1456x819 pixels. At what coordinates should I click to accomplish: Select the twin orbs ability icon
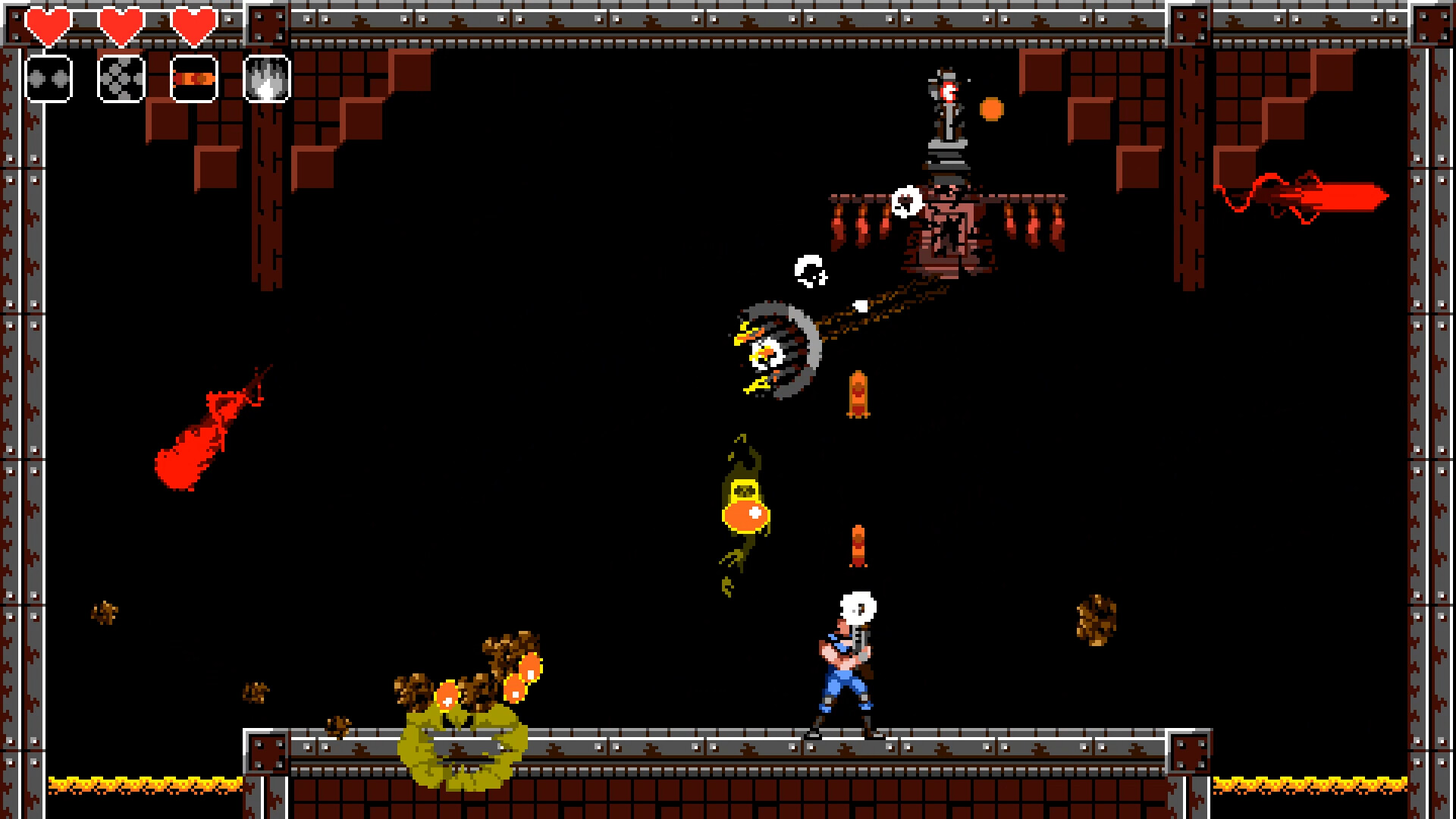click(48, 78)
